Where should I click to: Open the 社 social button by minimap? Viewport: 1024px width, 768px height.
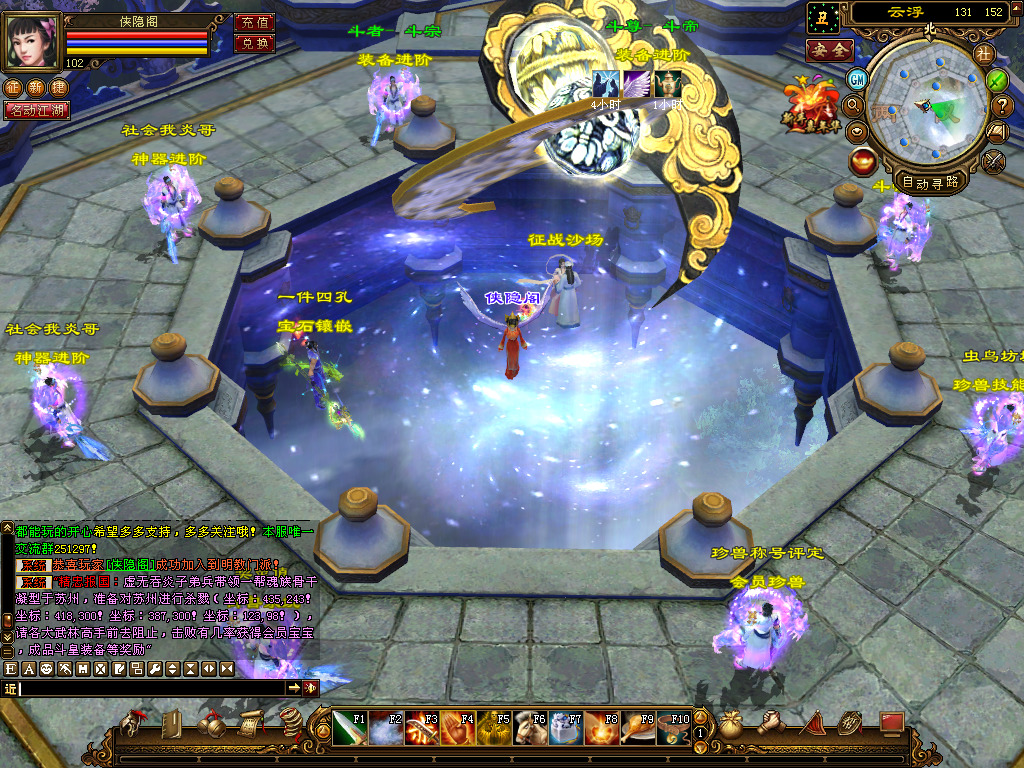(984, 53)
